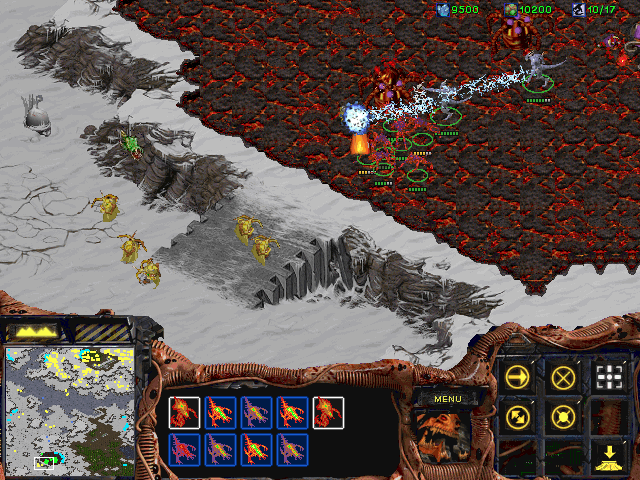The height and width of the screenshot is (480, 640).
Task: Select the Patrol command
Action: tap(518, 415)
